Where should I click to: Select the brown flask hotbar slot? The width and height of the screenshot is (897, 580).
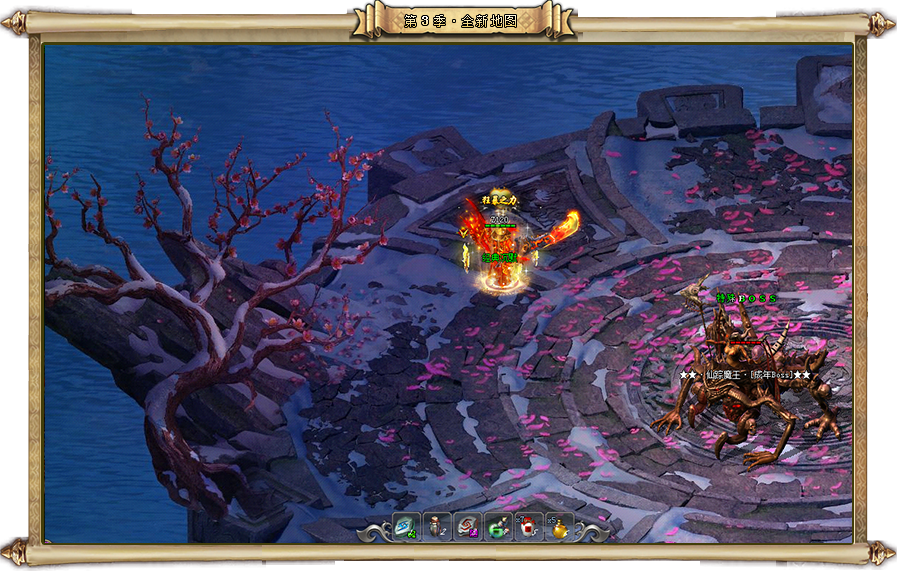tap(437, 525)
